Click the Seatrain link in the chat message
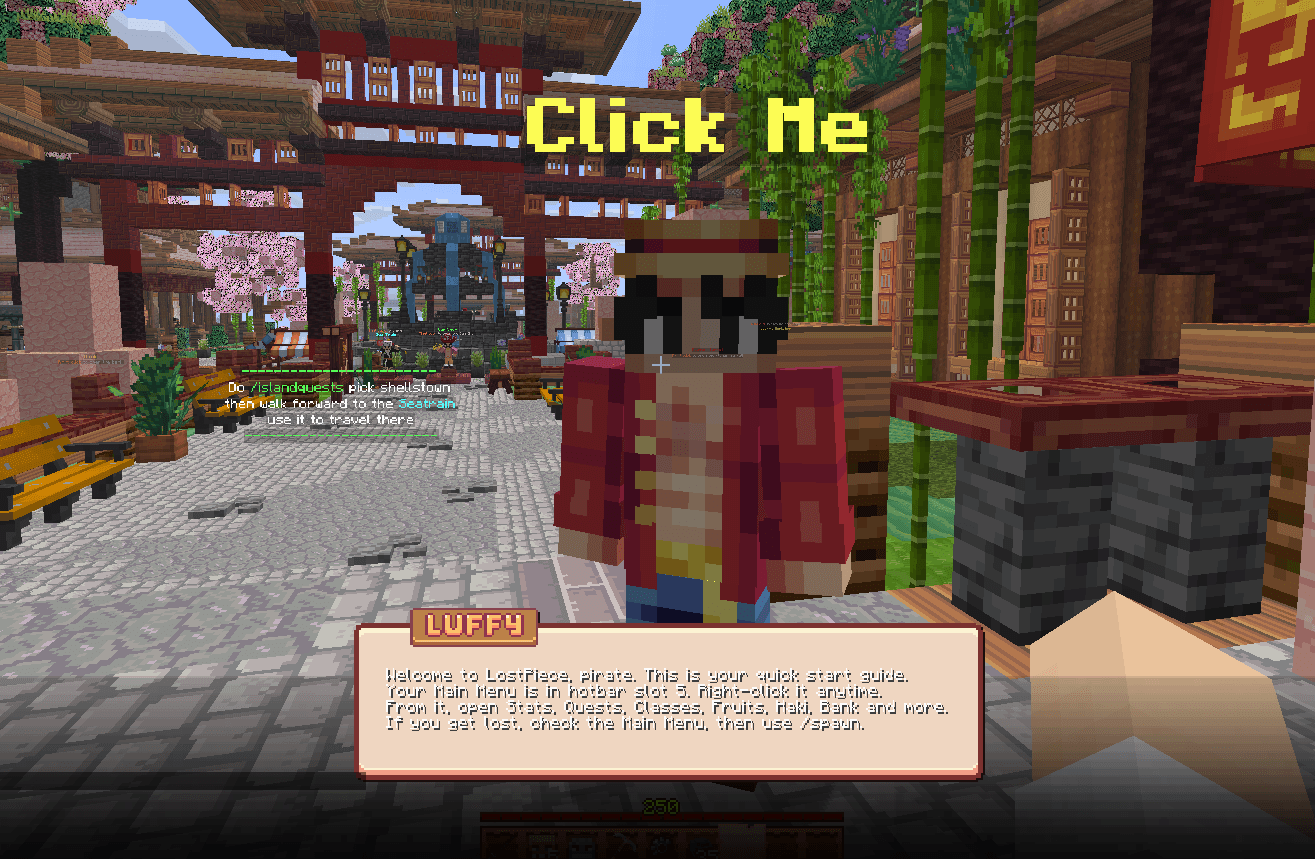The image size is (1315, 859). coord(428,403)
